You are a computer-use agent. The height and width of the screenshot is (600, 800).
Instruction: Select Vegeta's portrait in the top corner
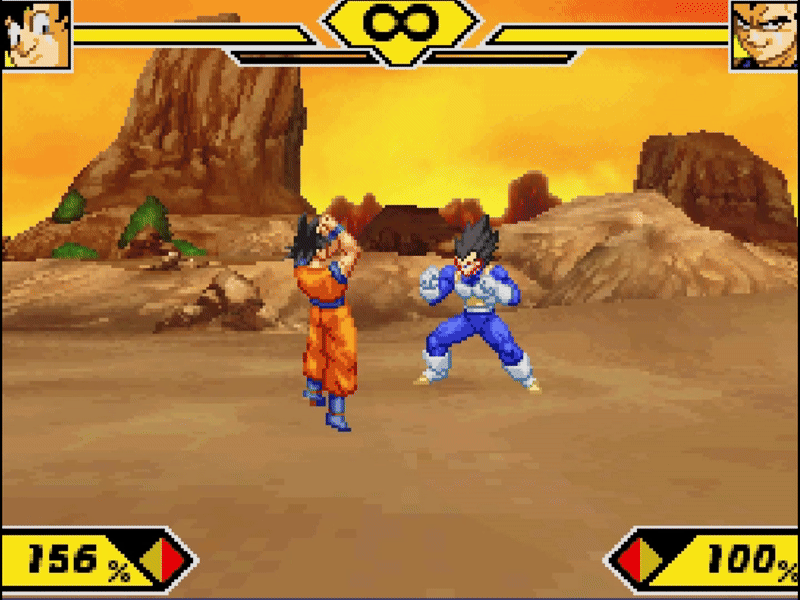764,34
